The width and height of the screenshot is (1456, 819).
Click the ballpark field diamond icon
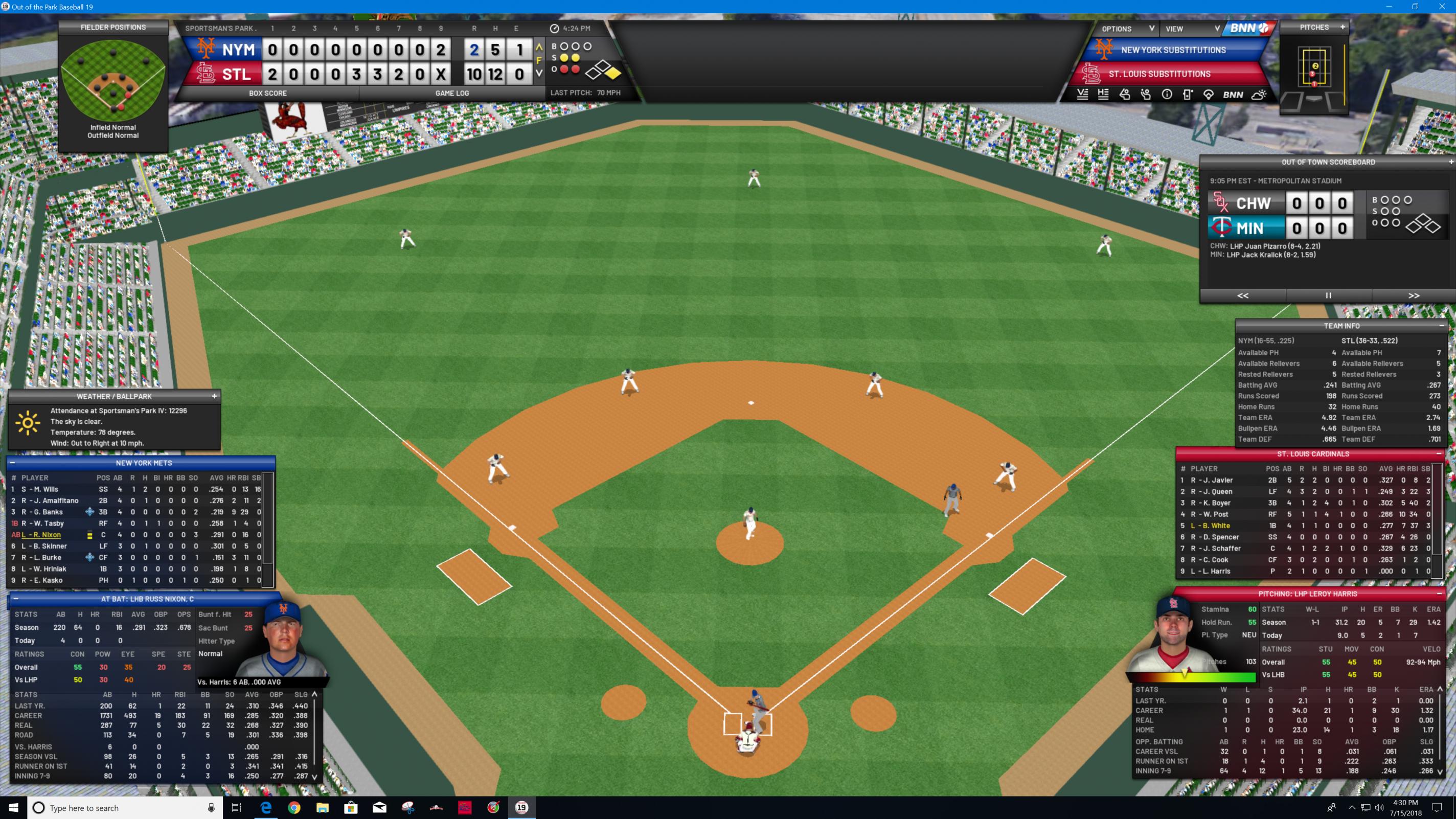coord(1209,95)
